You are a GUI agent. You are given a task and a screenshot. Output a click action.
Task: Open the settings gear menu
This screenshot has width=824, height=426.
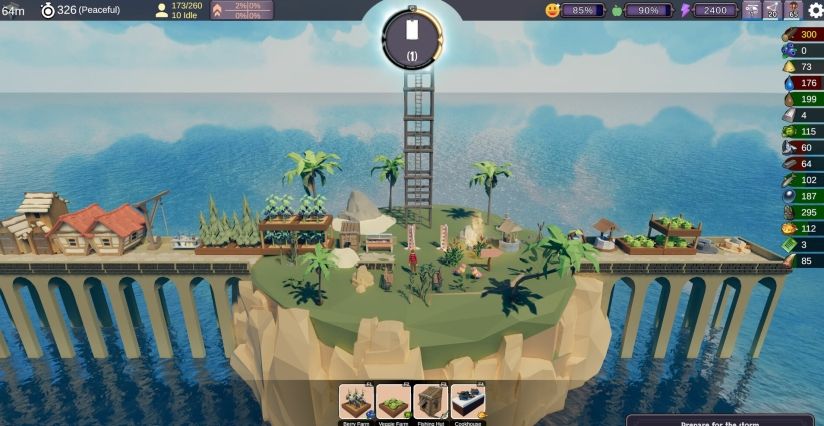tap(815, 10)
